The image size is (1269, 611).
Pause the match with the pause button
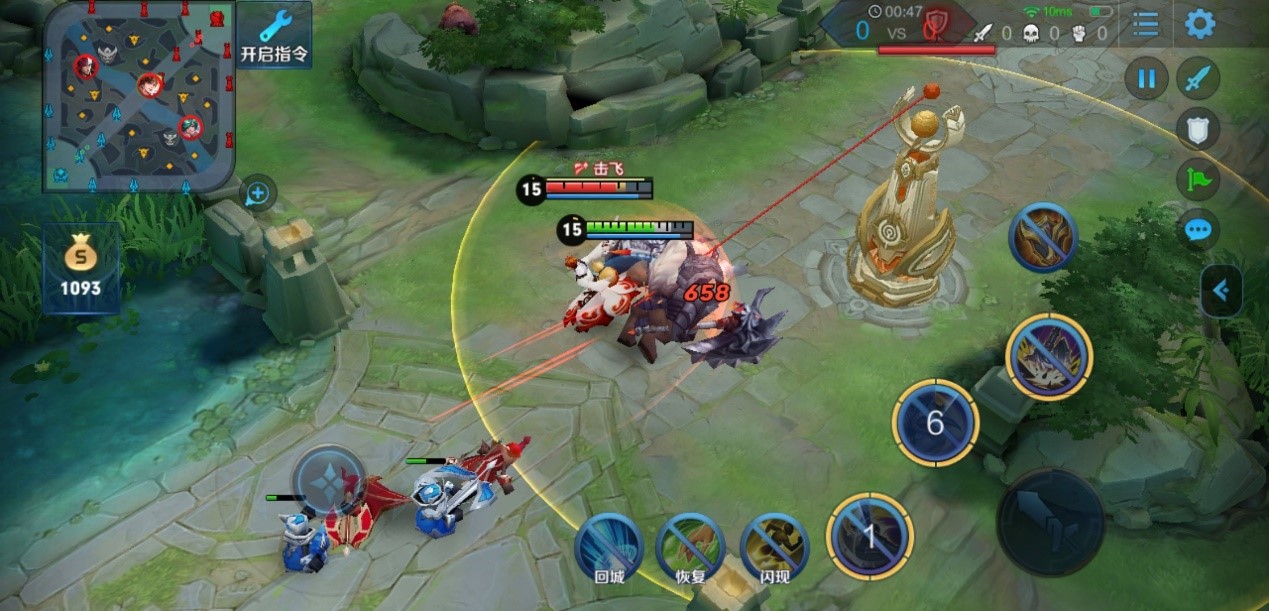[x=1146, y=79]
